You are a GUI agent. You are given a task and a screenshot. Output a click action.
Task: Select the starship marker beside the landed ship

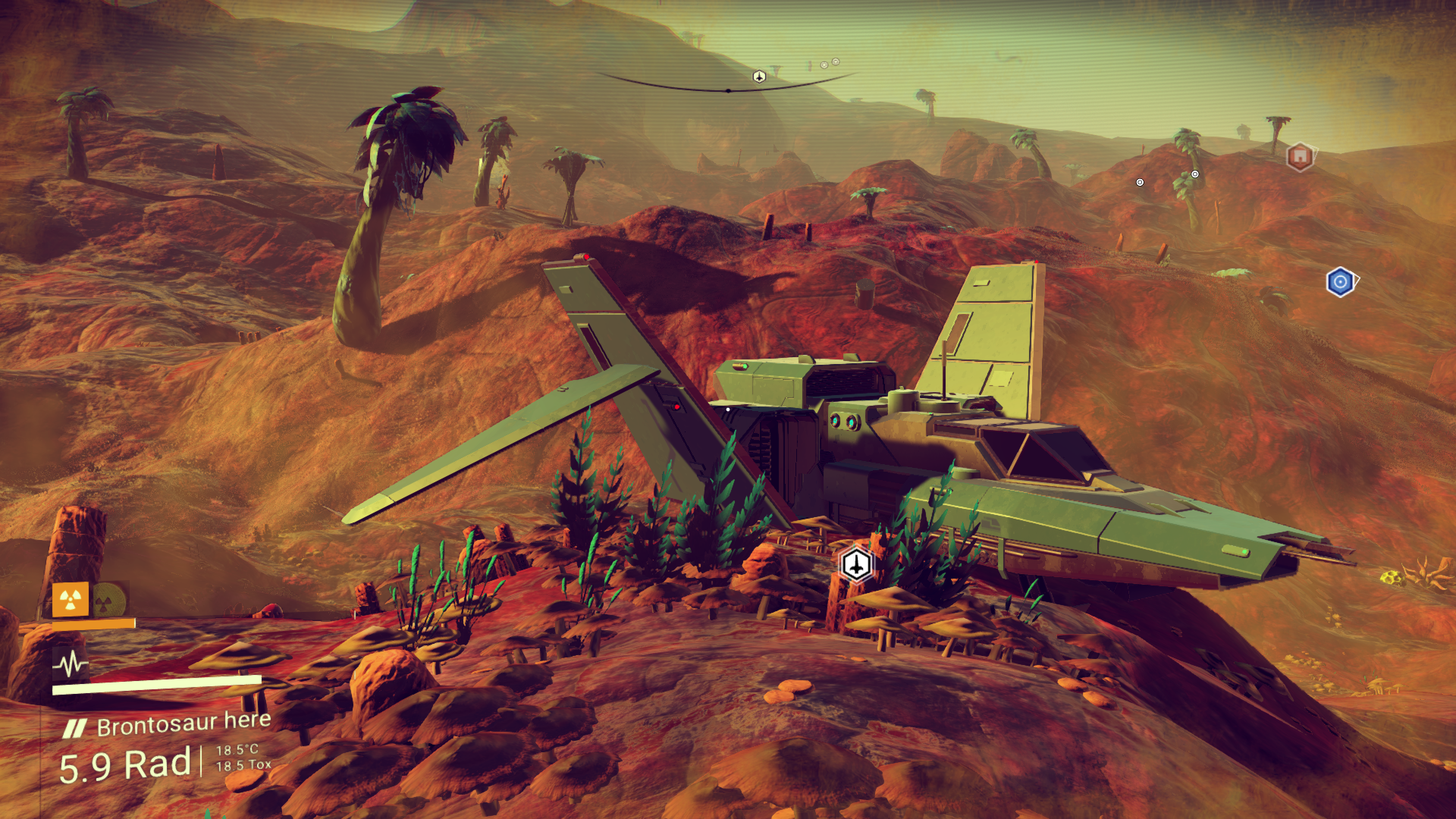[x=856, y=564]
